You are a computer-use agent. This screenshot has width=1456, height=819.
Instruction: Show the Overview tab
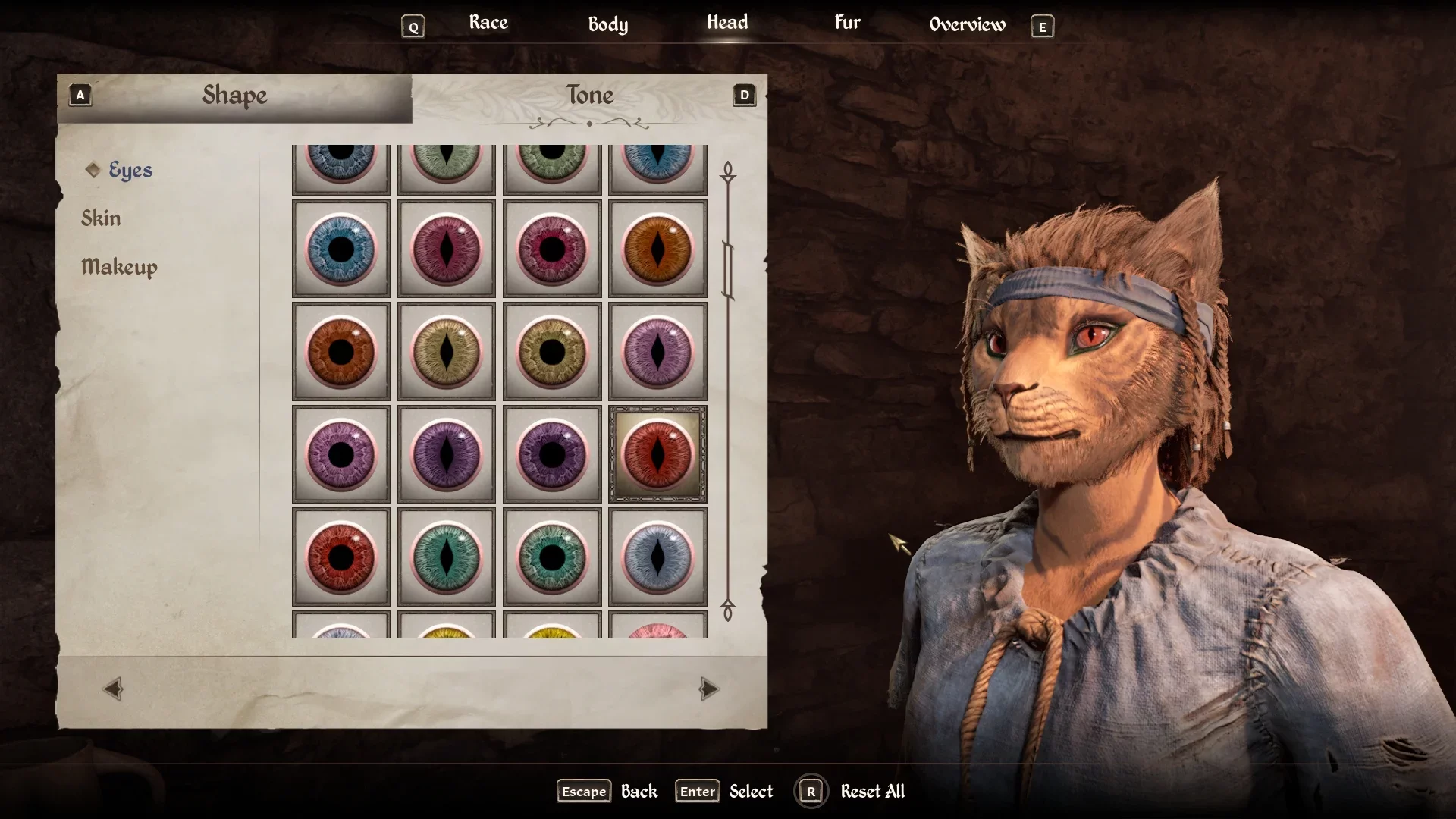(x=967, y=24)
